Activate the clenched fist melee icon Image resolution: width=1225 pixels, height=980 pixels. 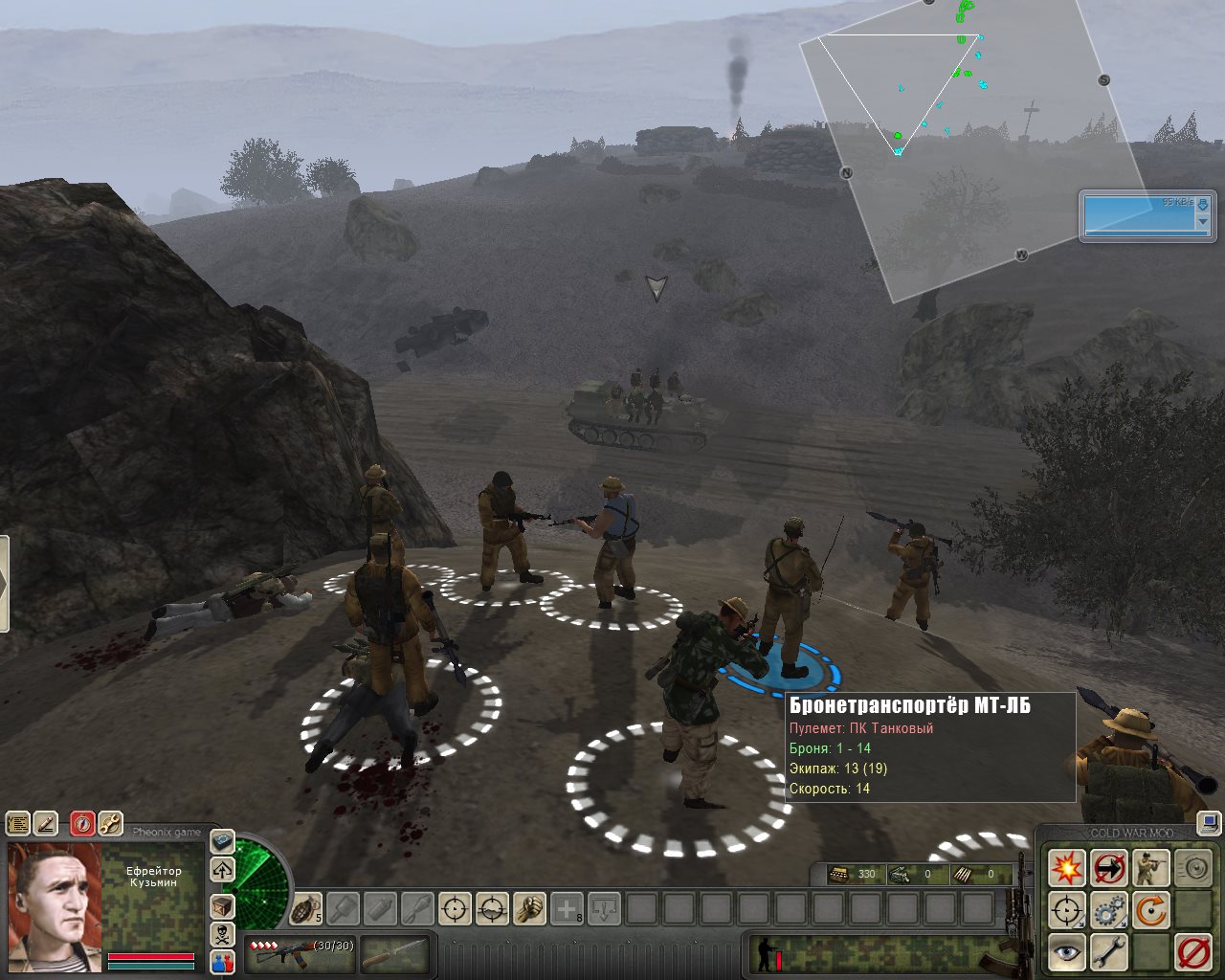(x=529, y=908)
